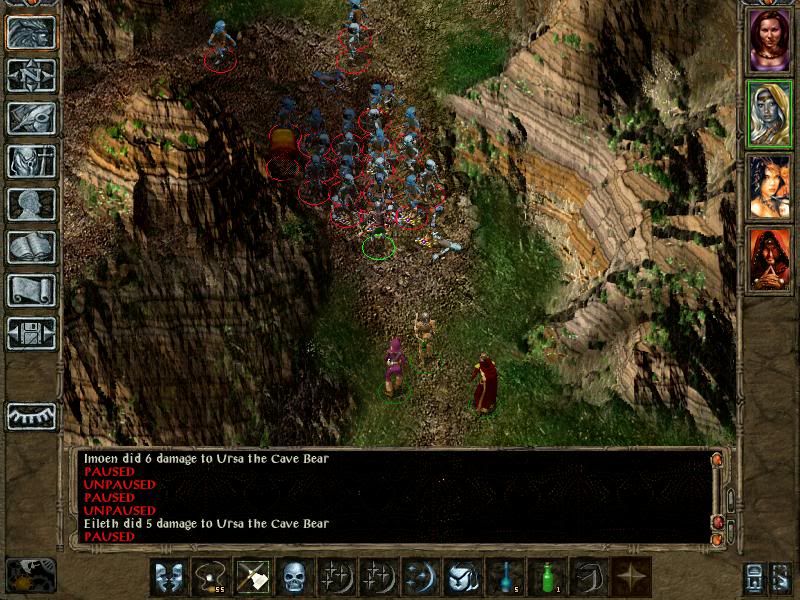Activate the skull ability button
Screen dimensions: 800x600
[x=294, y=577]
